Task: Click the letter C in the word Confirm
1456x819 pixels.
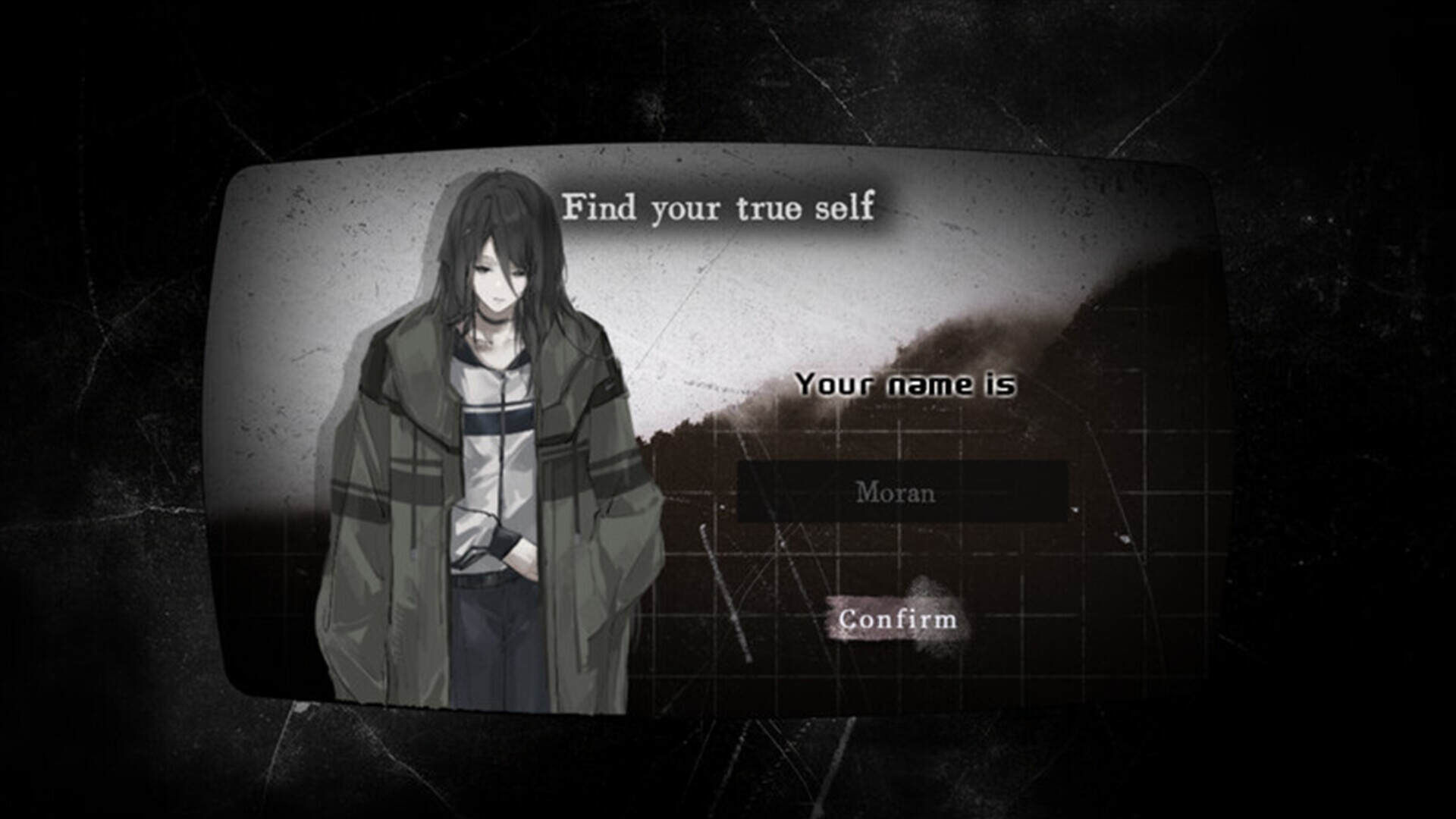Action: click(x=849, y=620)
